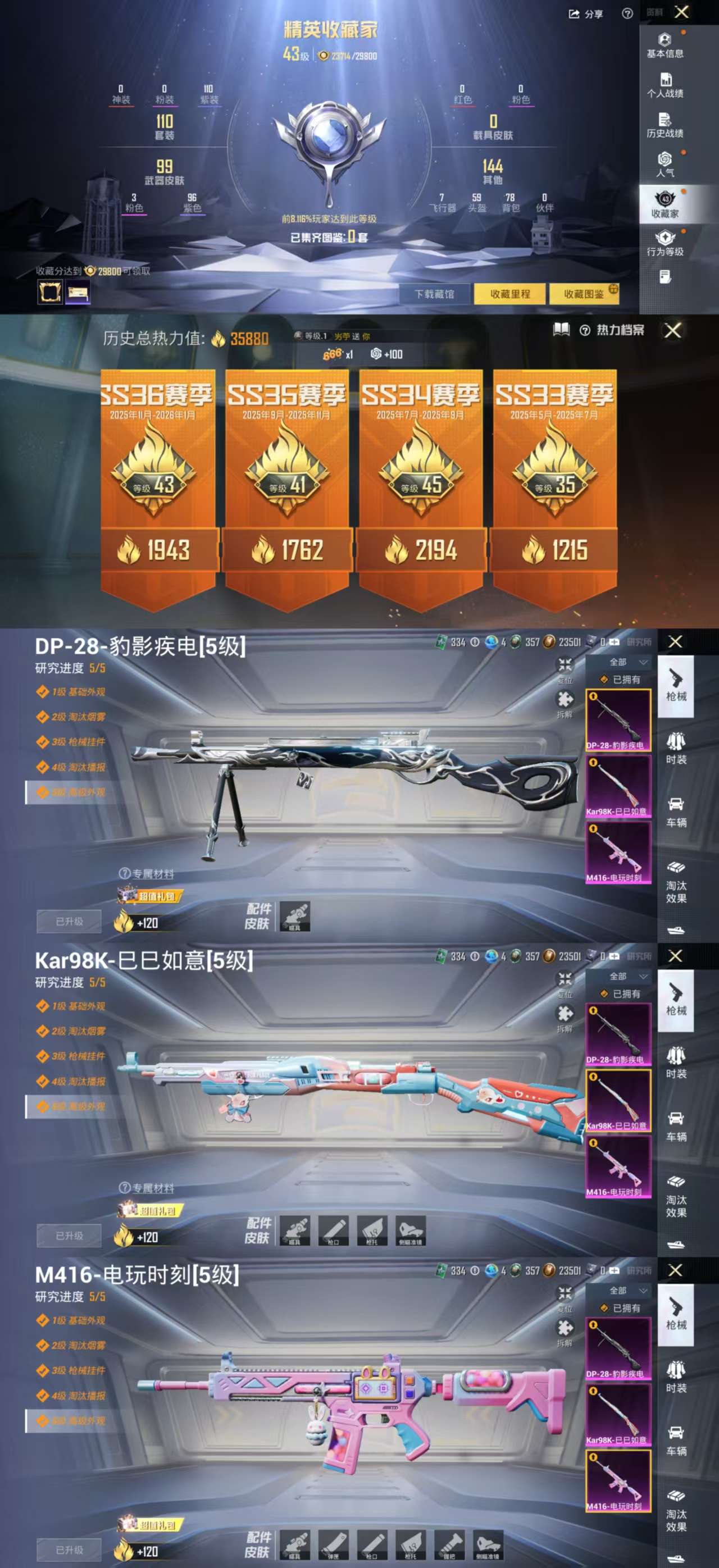Click the 下载藏馆 download button
Viewport: 719px width, 1568px height.
click(x=434, y=294)
